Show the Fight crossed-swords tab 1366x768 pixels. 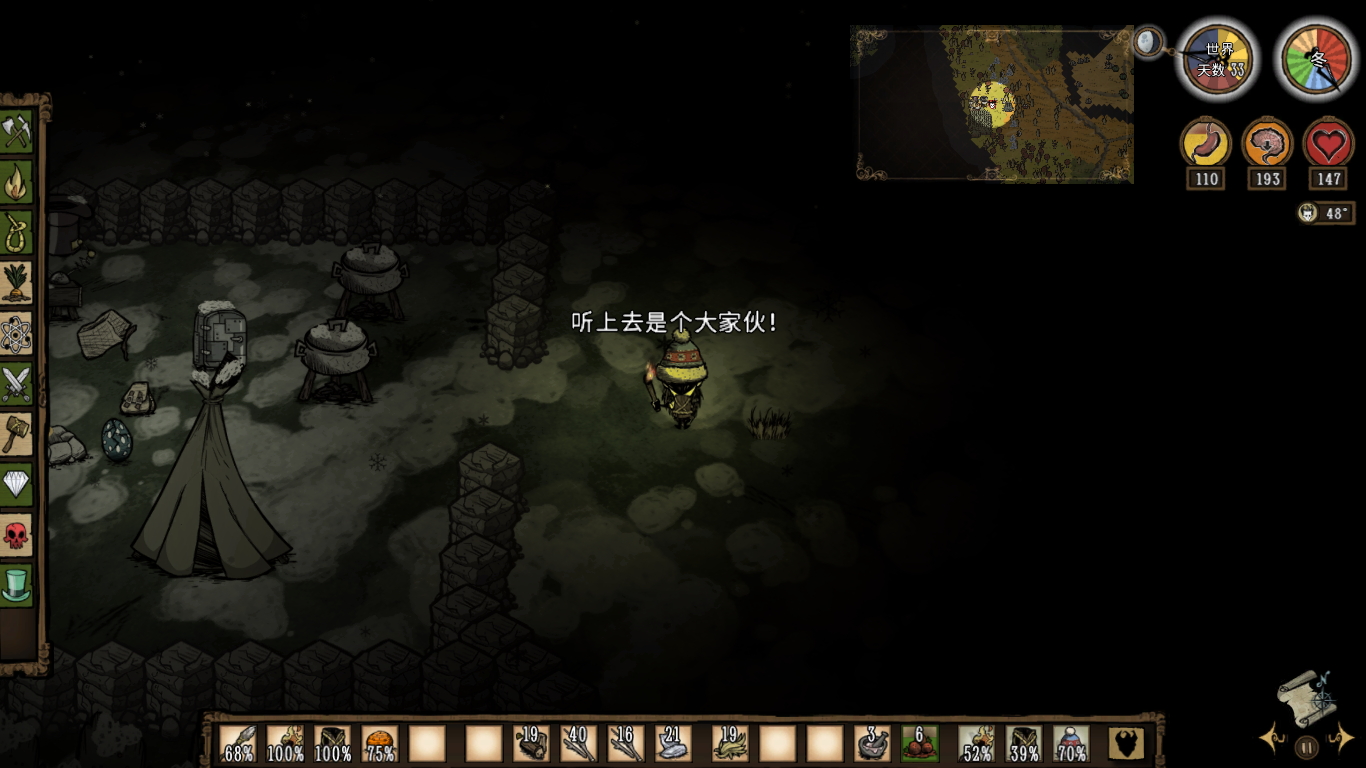17,384
